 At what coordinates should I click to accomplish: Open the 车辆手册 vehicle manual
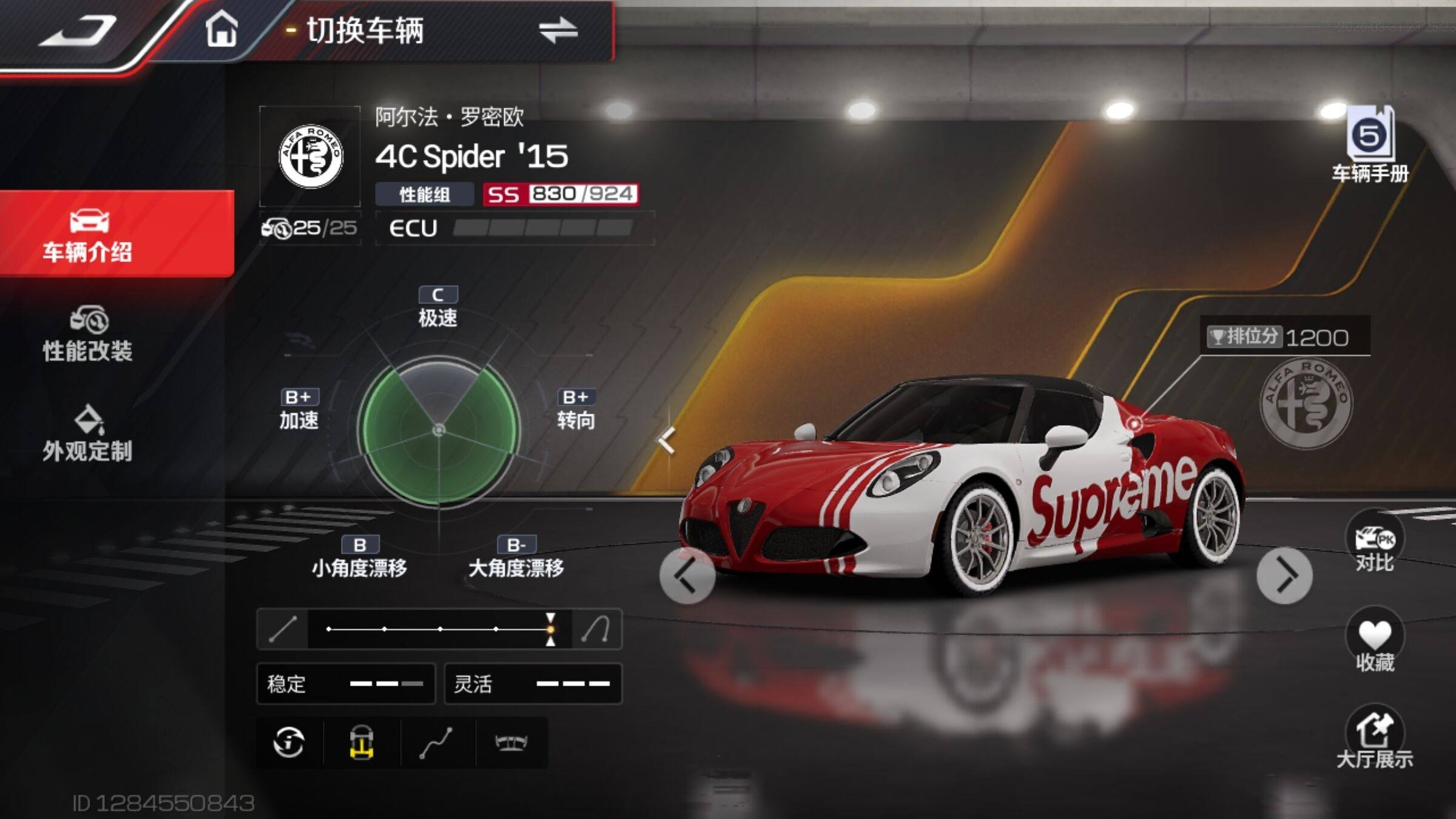click(x=1370, y=146)
